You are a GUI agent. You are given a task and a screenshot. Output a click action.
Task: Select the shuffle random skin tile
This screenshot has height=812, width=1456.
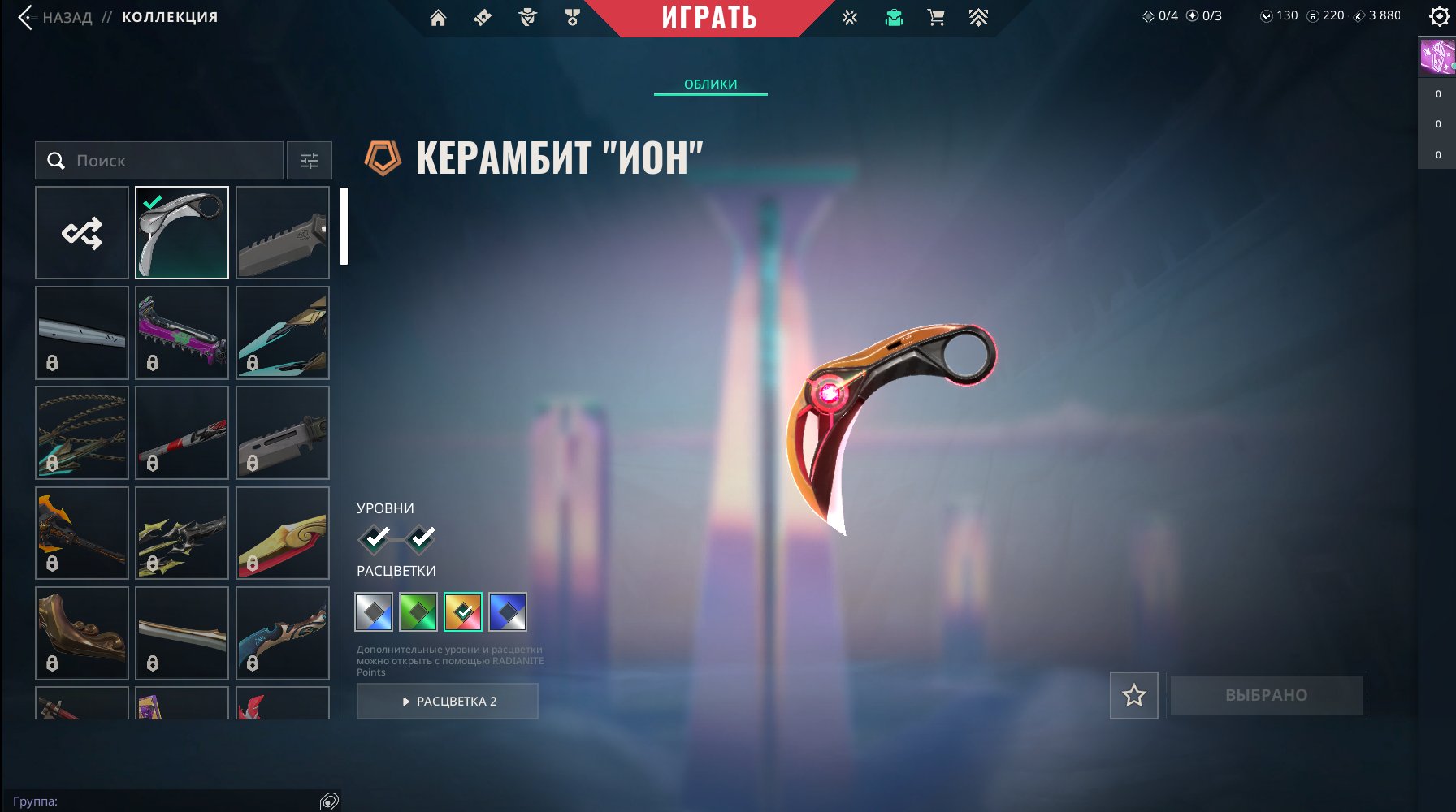tap(81, 233)
